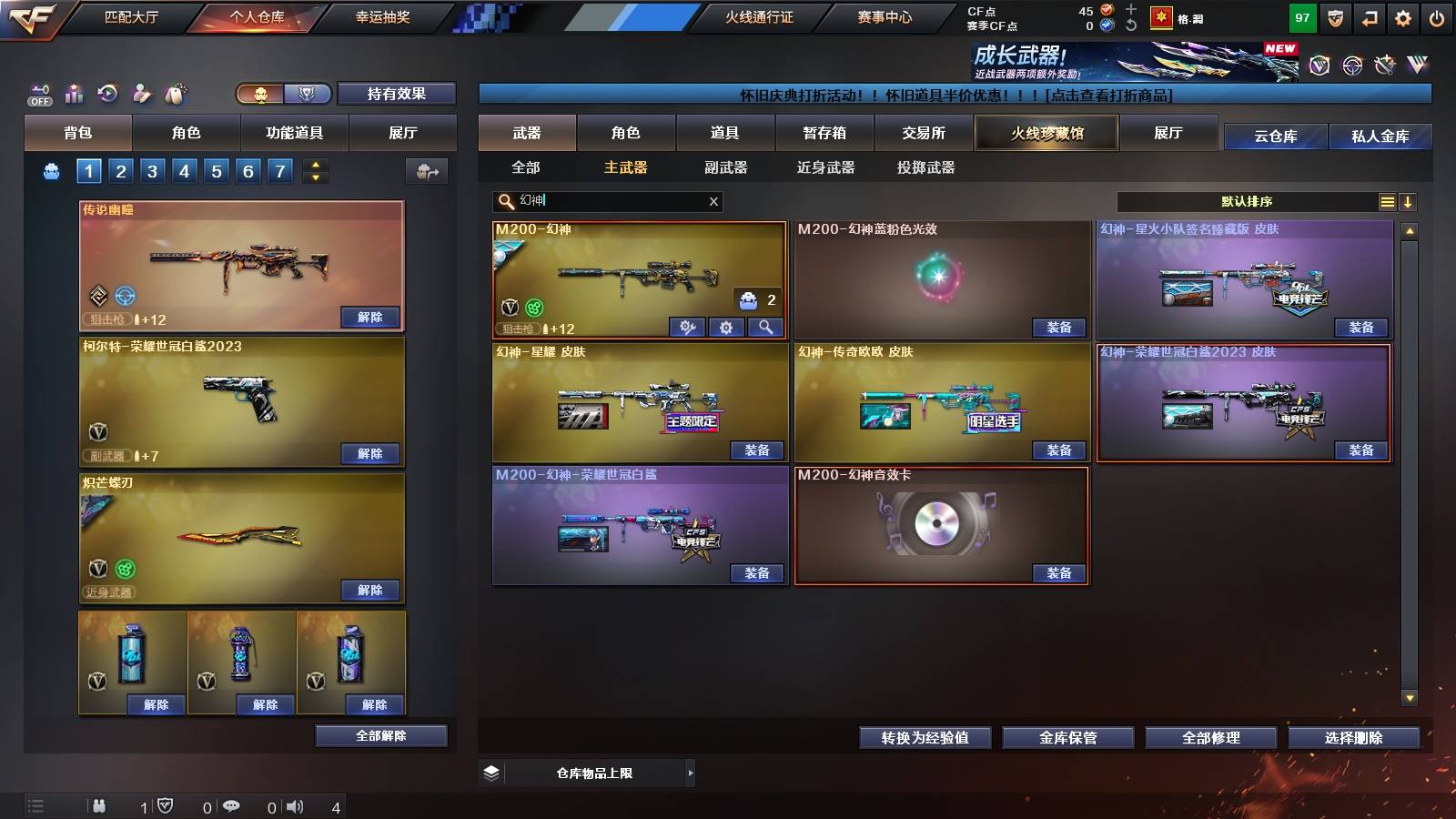Screen dimensions: 1456x819
Task: Expand the 仓库物品上限 panel arrow
Action: point(689,773)
